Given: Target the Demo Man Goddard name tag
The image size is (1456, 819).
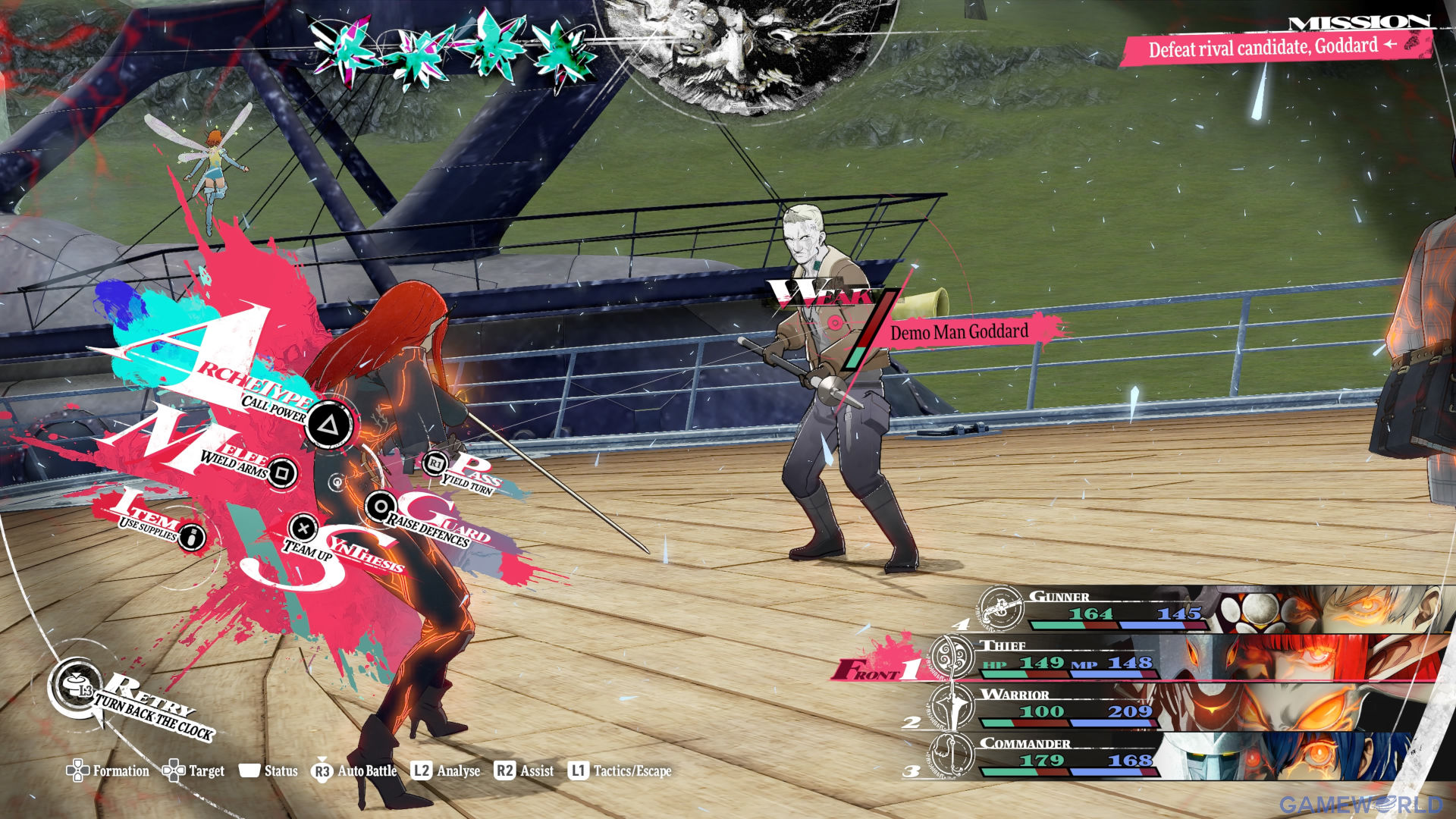Looking at the screenshot, I should (959, 332).
